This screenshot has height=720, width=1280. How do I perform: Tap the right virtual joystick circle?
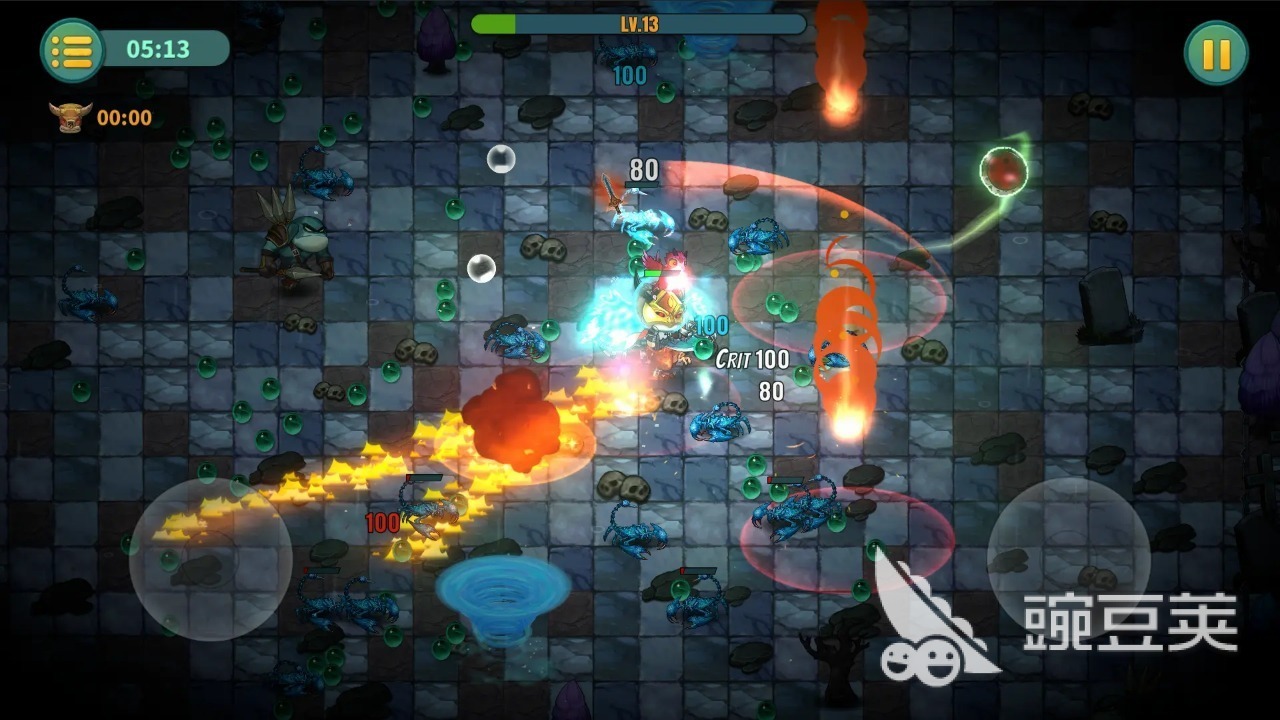1068,556
